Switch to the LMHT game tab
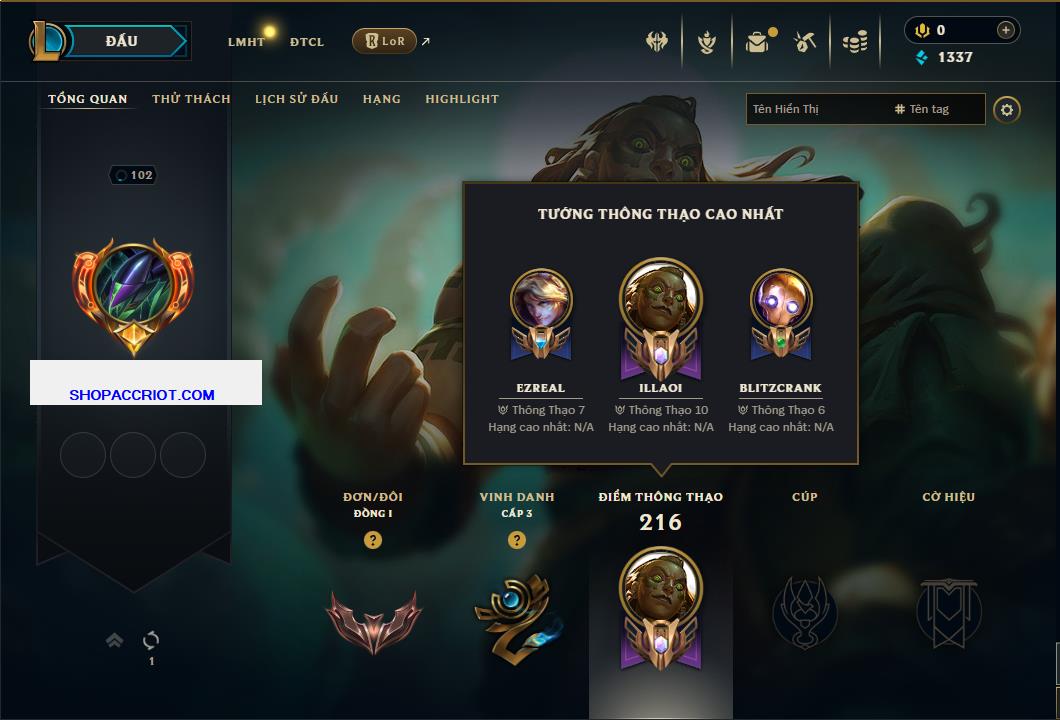This screenshot has height=720, width=1060. 246,42
